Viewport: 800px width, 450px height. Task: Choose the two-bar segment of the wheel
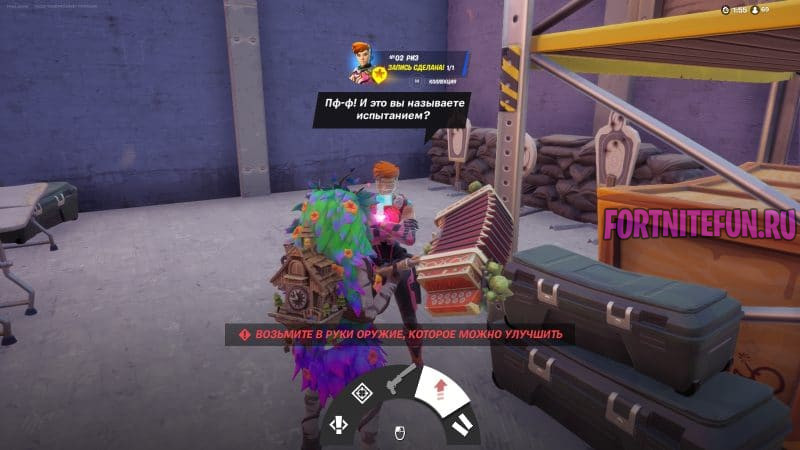[x=462, y=423]
